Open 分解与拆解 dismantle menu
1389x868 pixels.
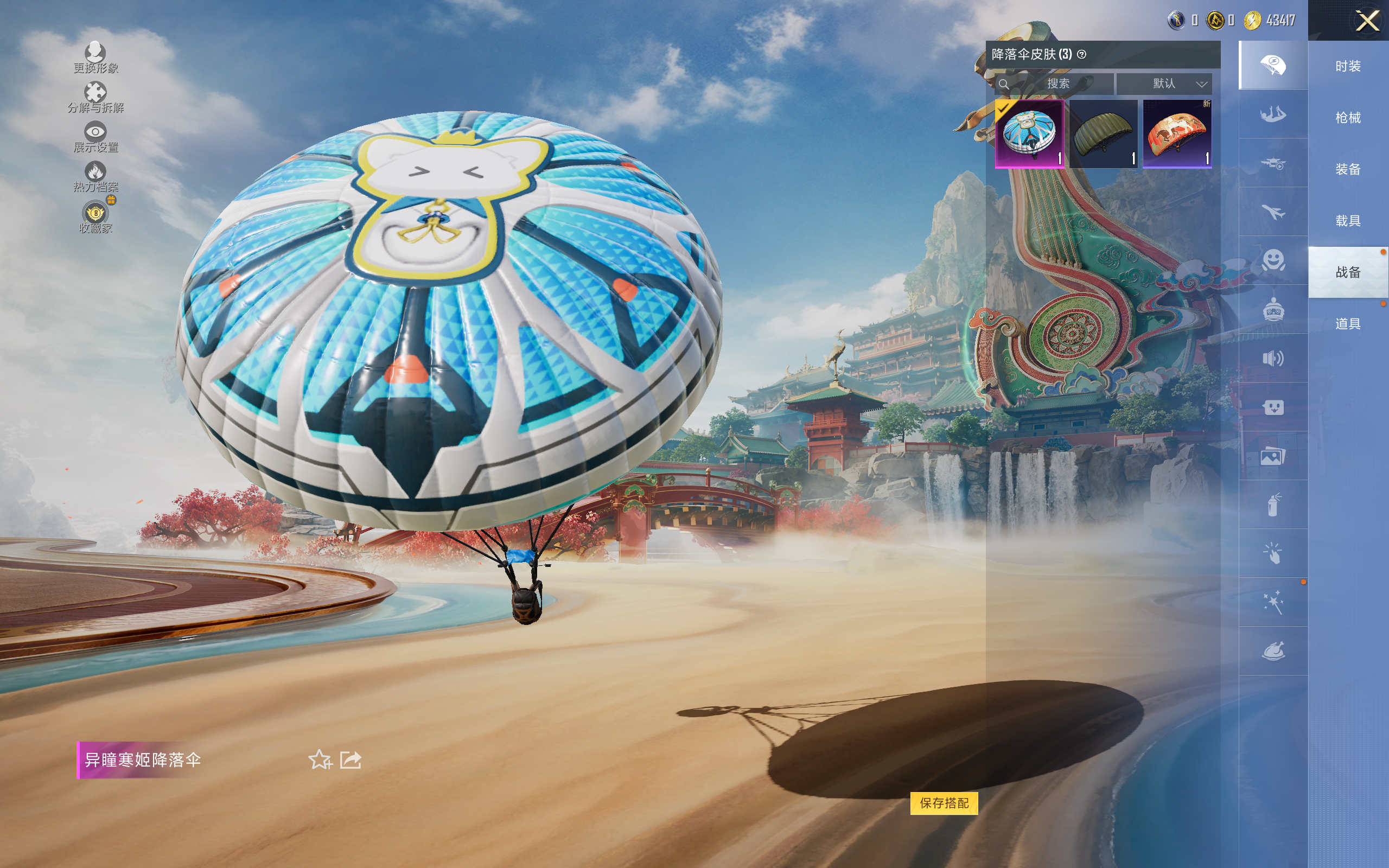[95, 97]
